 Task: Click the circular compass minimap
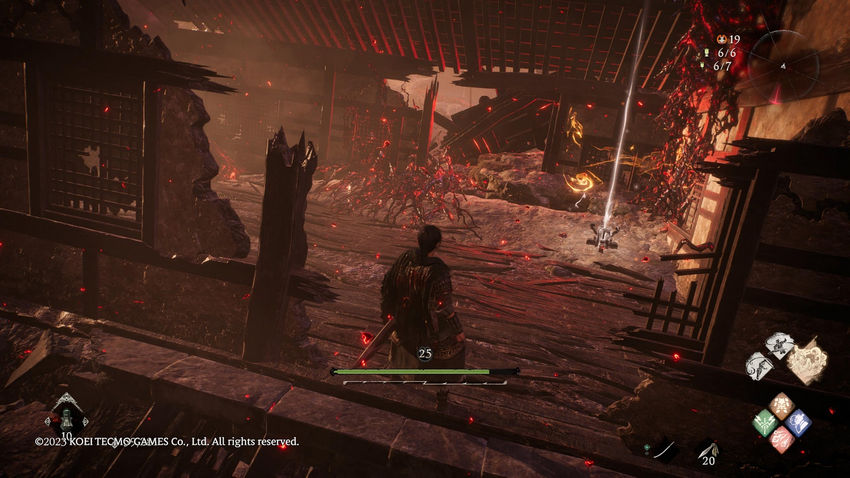coord(783,63)
